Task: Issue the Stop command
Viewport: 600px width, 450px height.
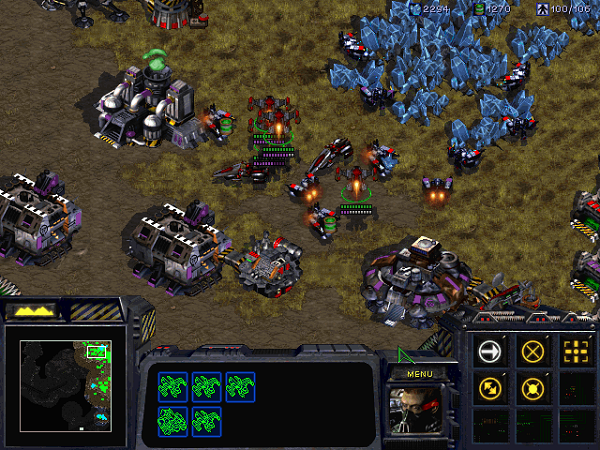Action: click(x=532, y=351)
